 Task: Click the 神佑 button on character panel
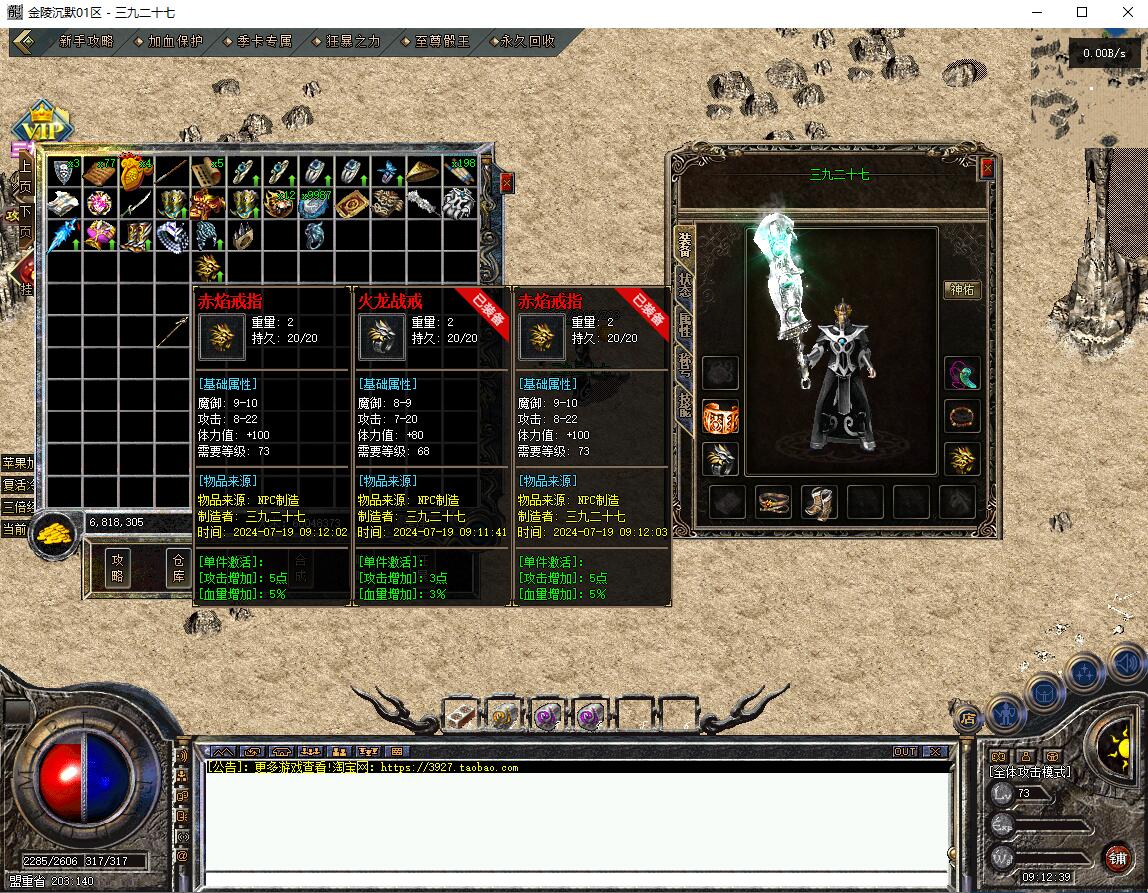click(962, 290)
